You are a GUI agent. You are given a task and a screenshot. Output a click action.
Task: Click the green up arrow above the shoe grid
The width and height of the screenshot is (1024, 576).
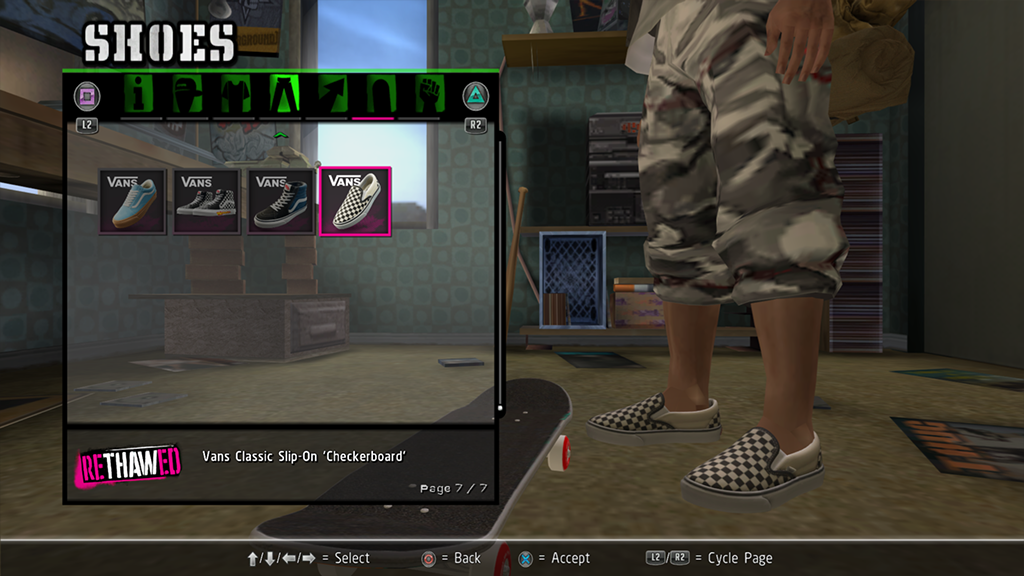pos(280,134)
